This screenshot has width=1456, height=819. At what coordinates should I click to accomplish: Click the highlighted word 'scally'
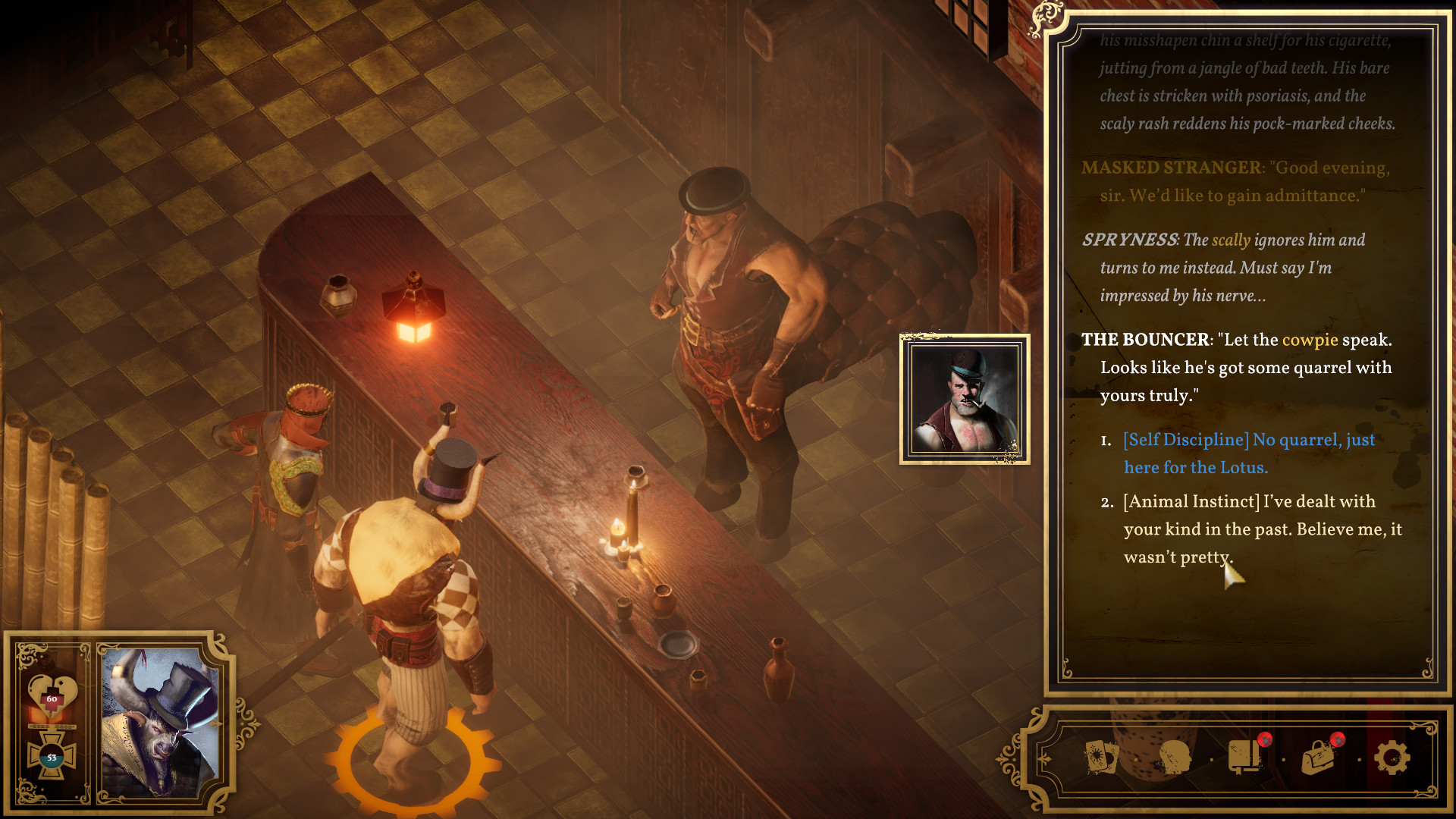point(1231,240)
